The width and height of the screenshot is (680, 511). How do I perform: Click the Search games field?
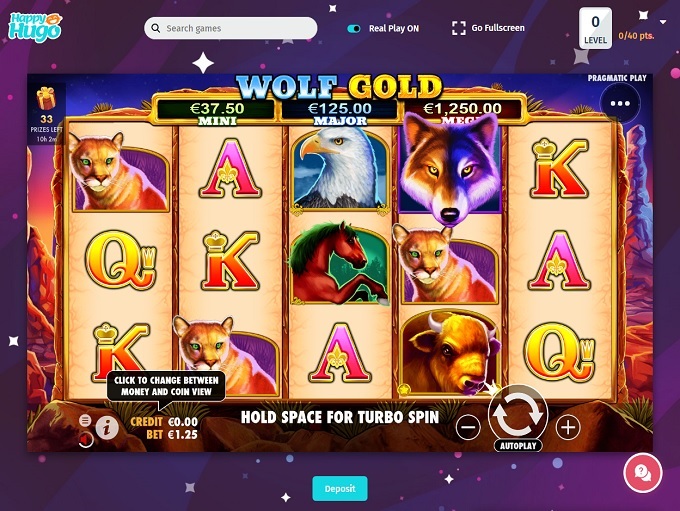[x=231, y=28]
